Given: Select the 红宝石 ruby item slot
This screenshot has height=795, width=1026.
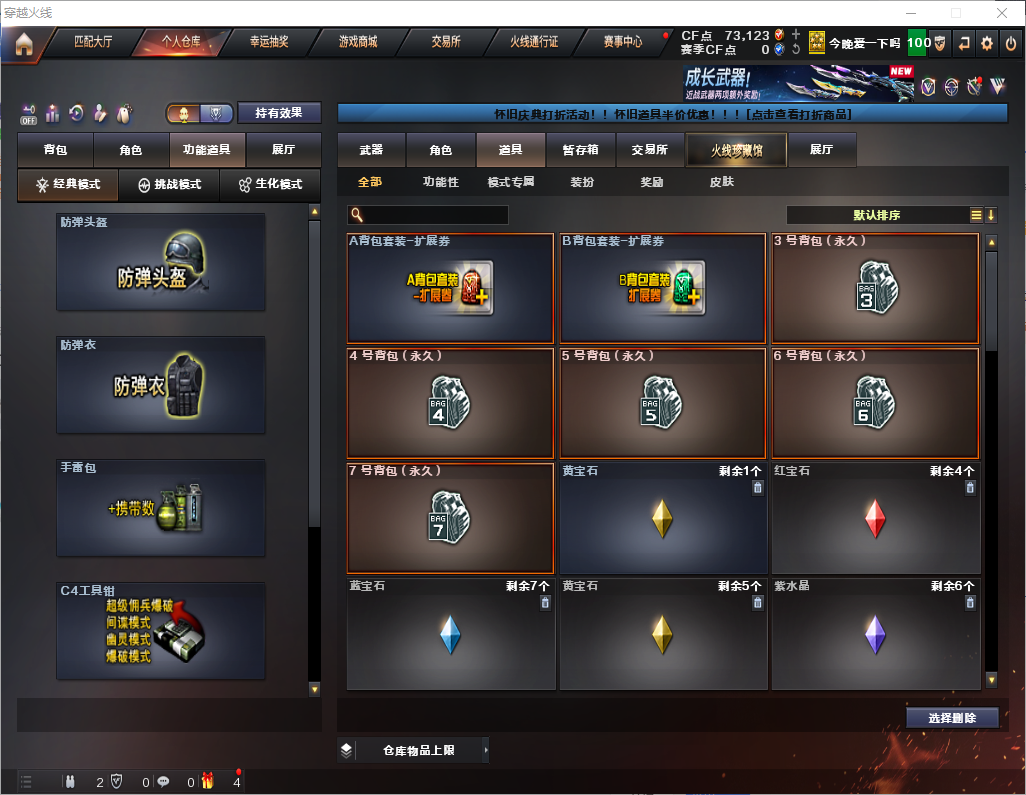Looking at the screenshot, I should click(875, 519).
